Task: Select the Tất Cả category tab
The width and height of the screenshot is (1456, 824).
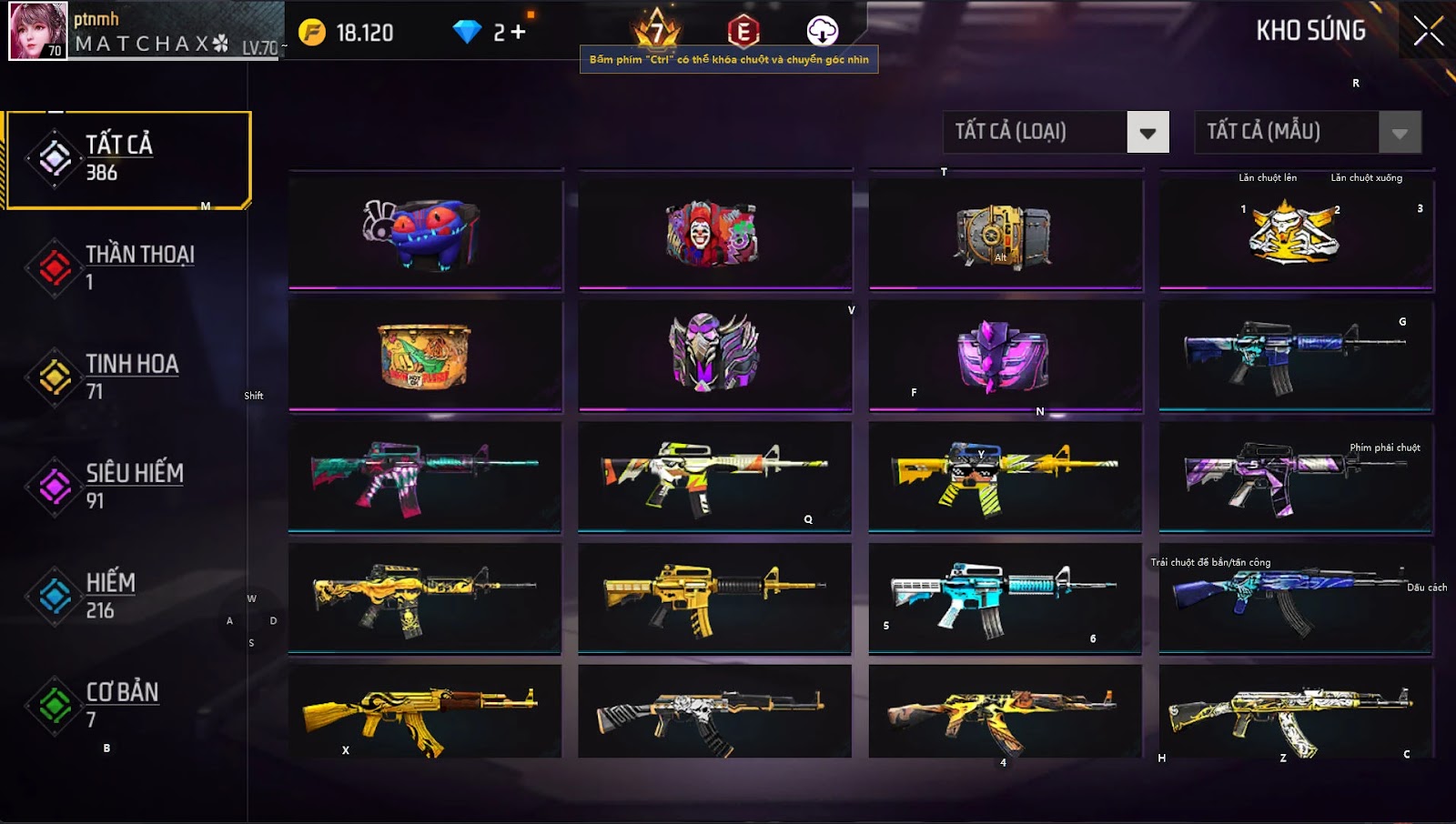Action: tap(127, 159)
